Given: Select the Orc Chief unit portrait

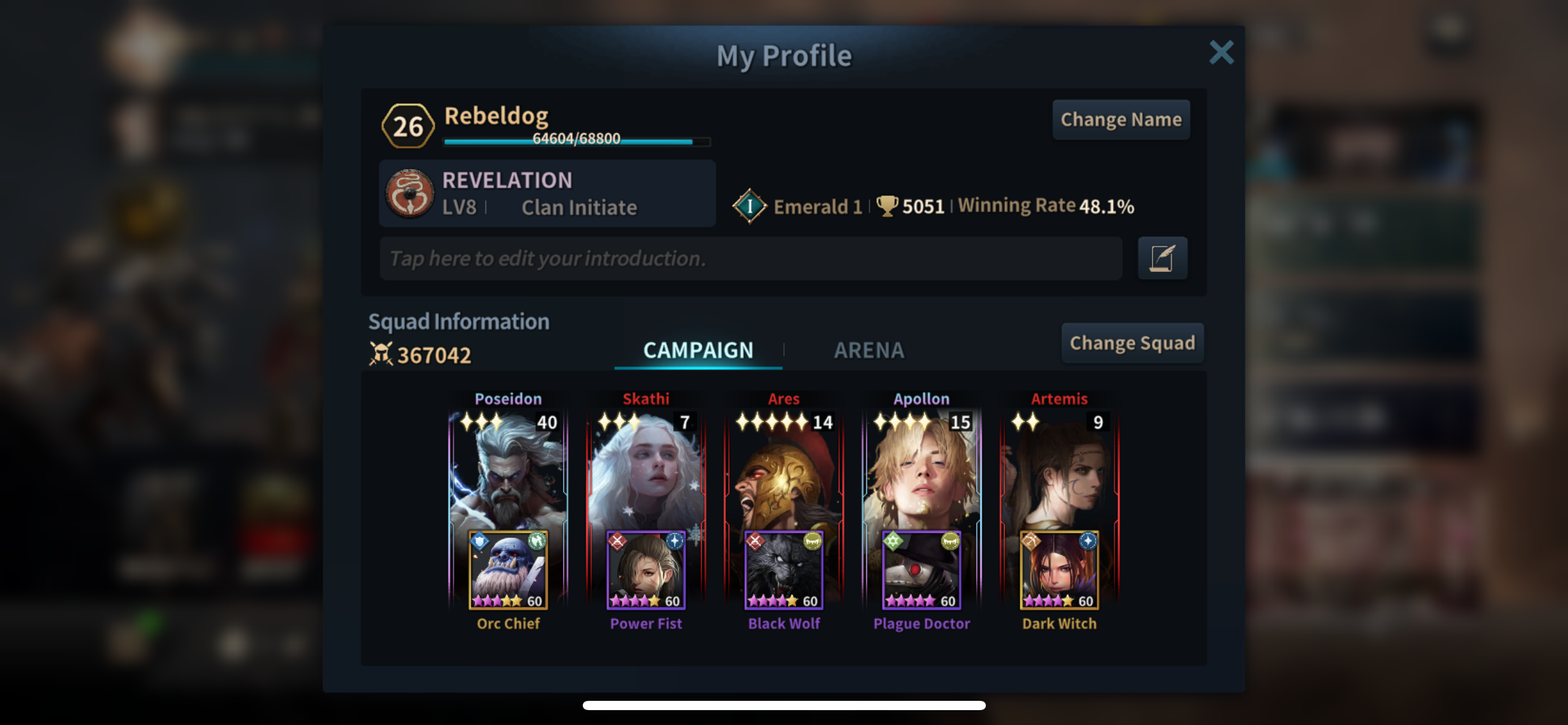Looking at the screenshot, I should click(508, 570).
